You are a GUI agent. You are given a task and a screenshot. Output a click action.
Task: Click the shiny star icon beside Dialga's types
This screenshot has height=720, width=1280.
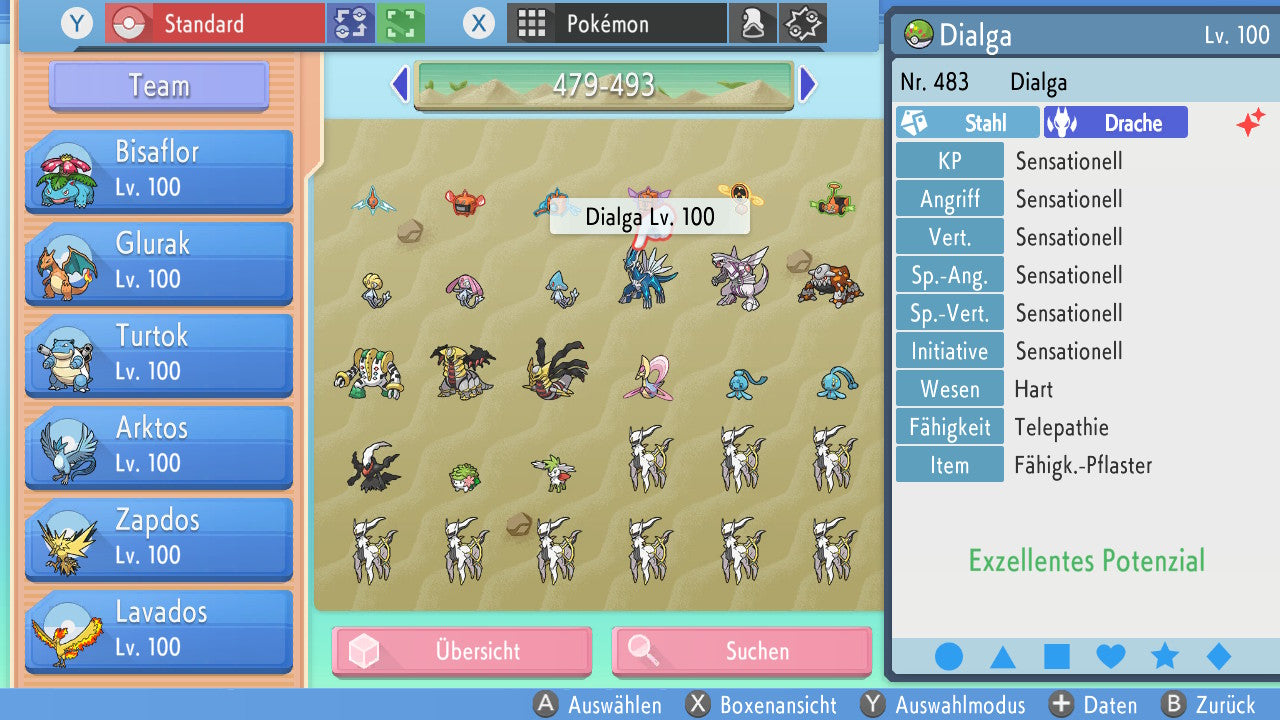click(x=1249, y=122)
